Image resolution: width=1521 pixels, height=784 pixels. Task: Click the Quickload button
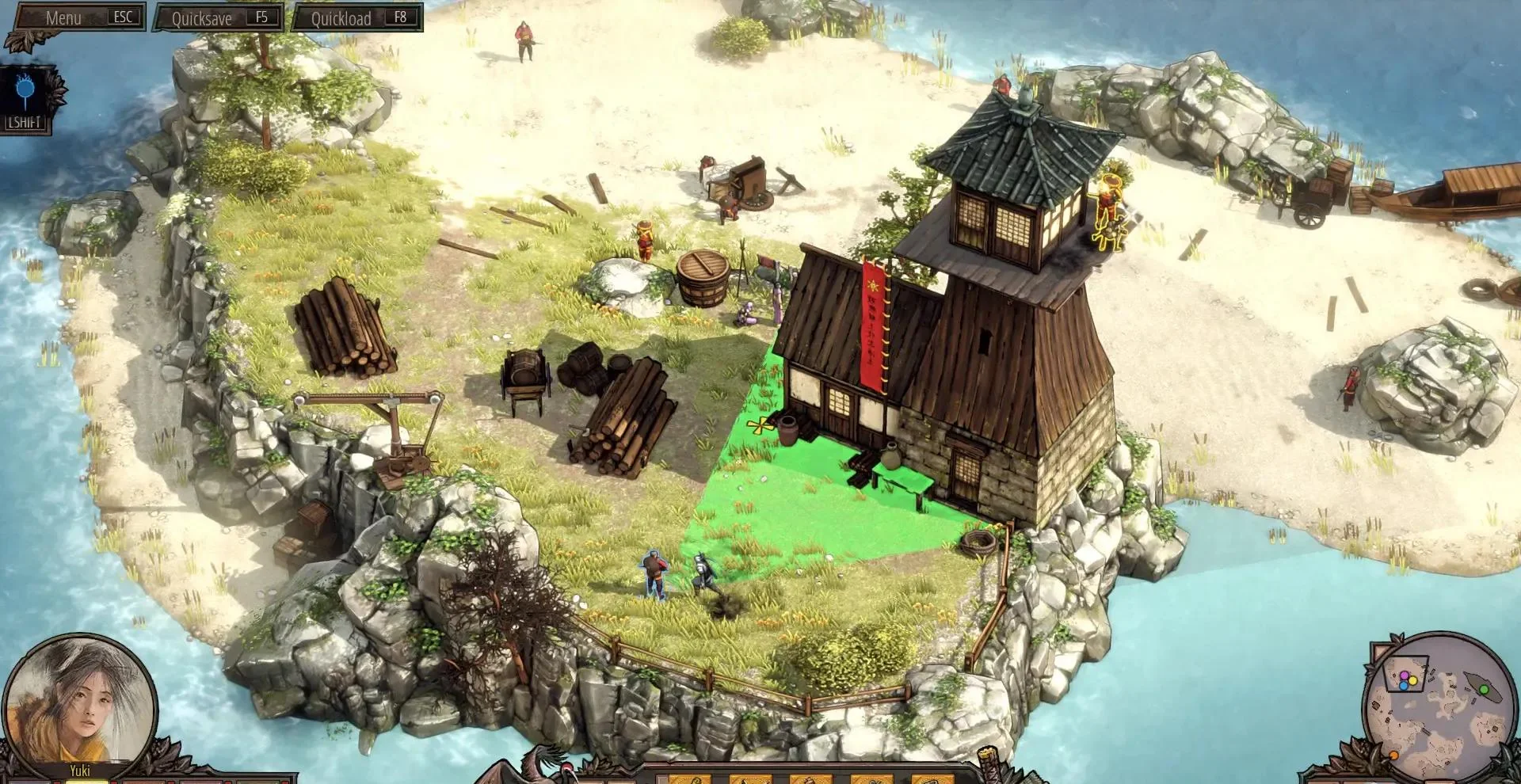(x=356, y=18)
